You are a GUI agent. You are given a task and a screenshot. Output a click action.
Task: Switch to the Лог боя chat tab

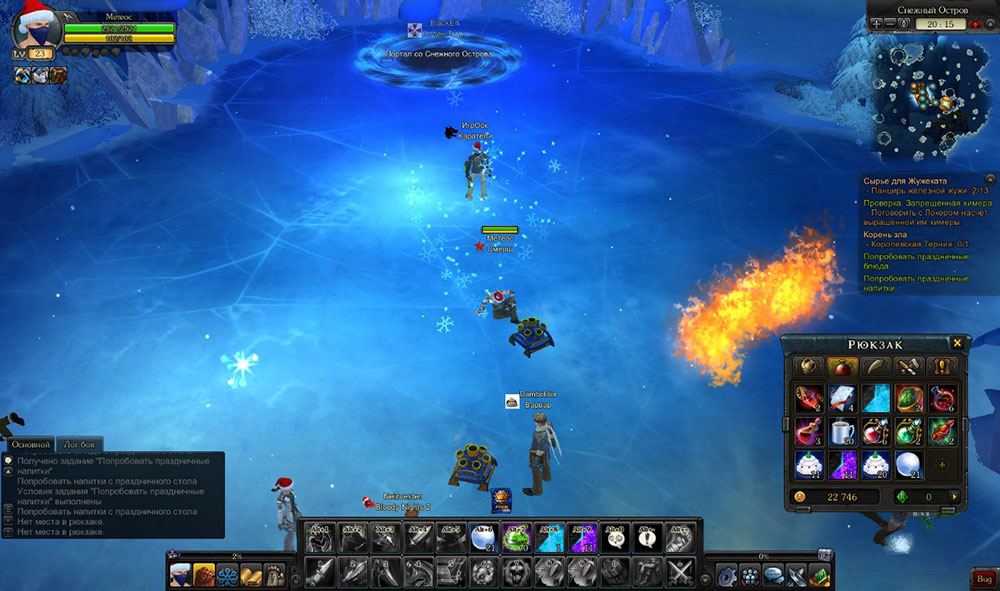click(80, 444)
